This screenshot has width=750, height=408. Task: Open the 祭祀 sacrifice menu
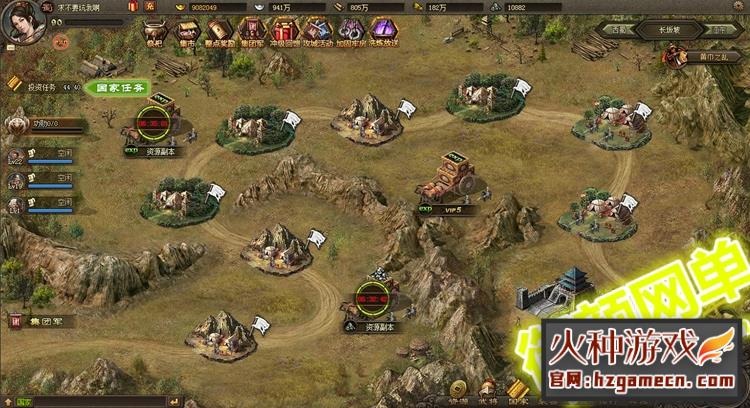pyautogui.click(x=155, y=33)
